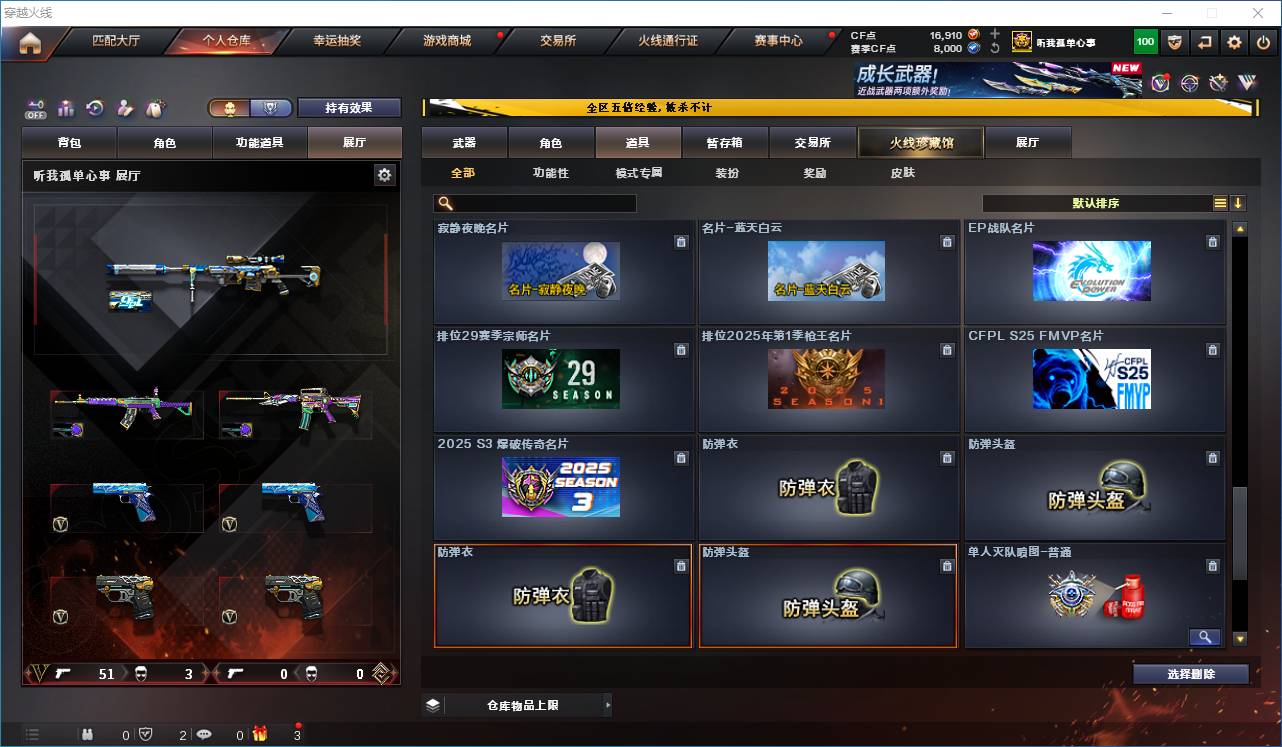Switch to the 火线珍藏馆 tab

(x=919, y=142)
